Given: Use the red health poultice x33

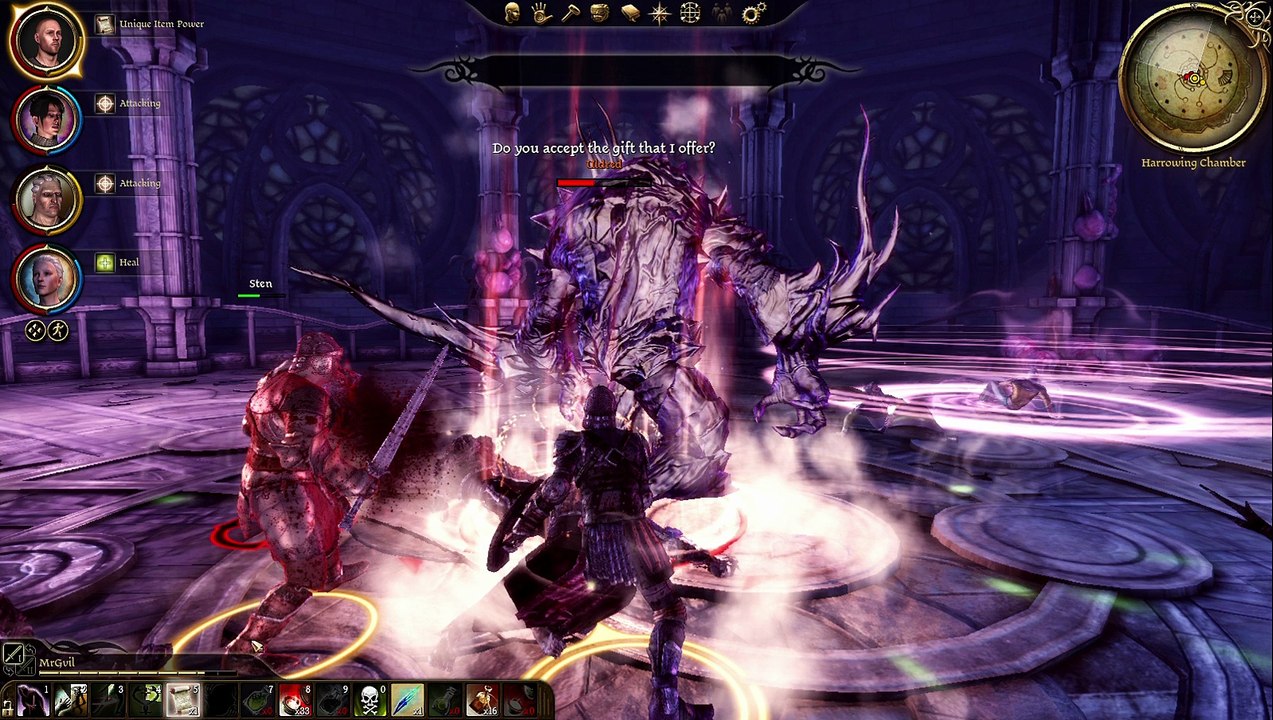Looking at the screenshot, I should pyautogui.click(x=295, y=700).
